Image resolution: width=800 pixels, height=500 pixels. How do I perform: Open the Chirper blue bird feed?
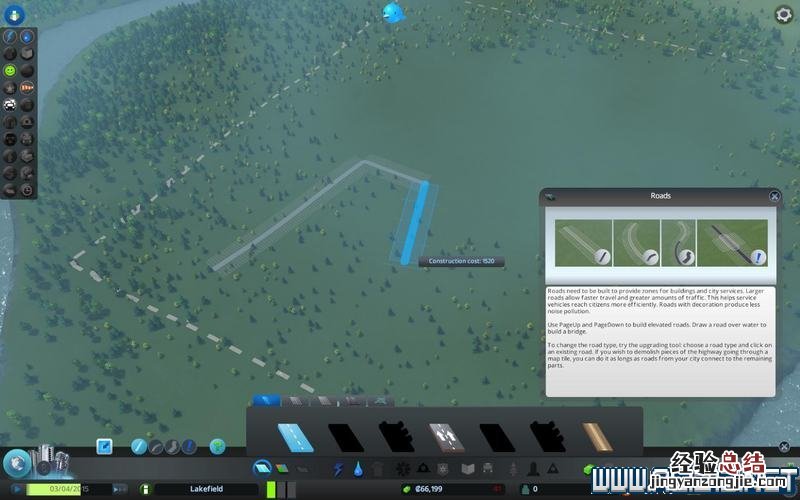[x=391, y=12]
